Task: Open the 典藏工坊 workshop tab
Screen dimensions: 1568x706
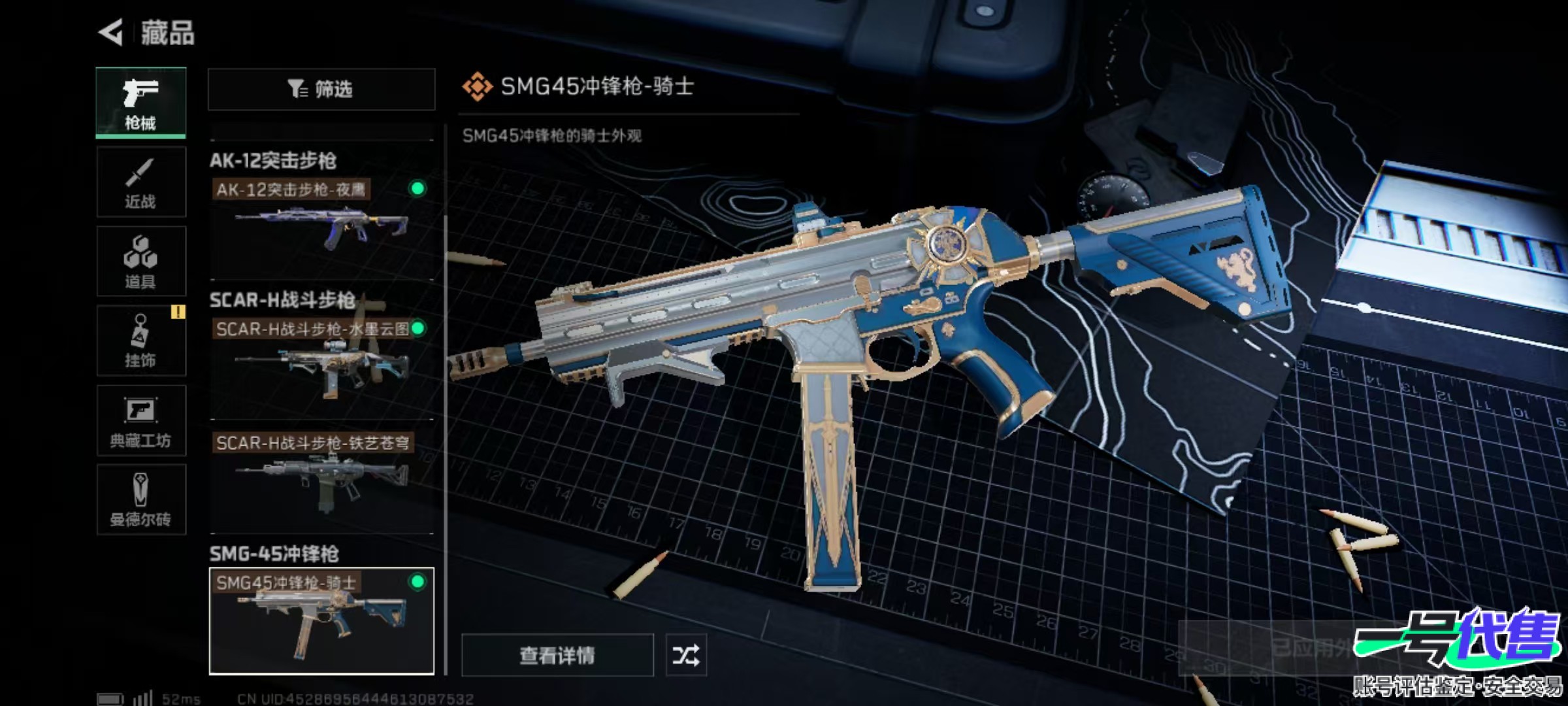Action: [141, 420]
